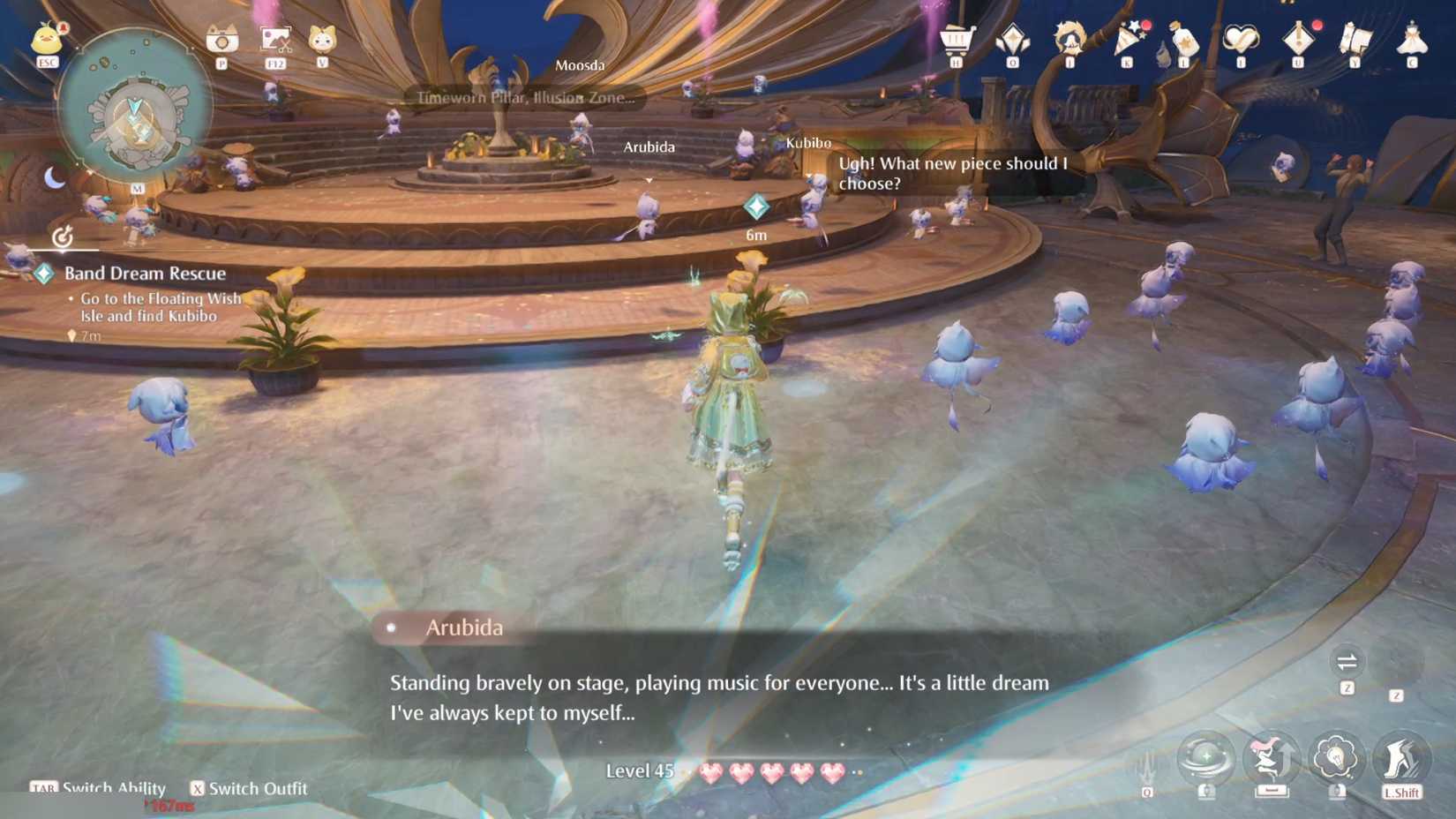The image size is (1456, 819).
Task: Open the events party popper icon
Action: (1125, 40)
